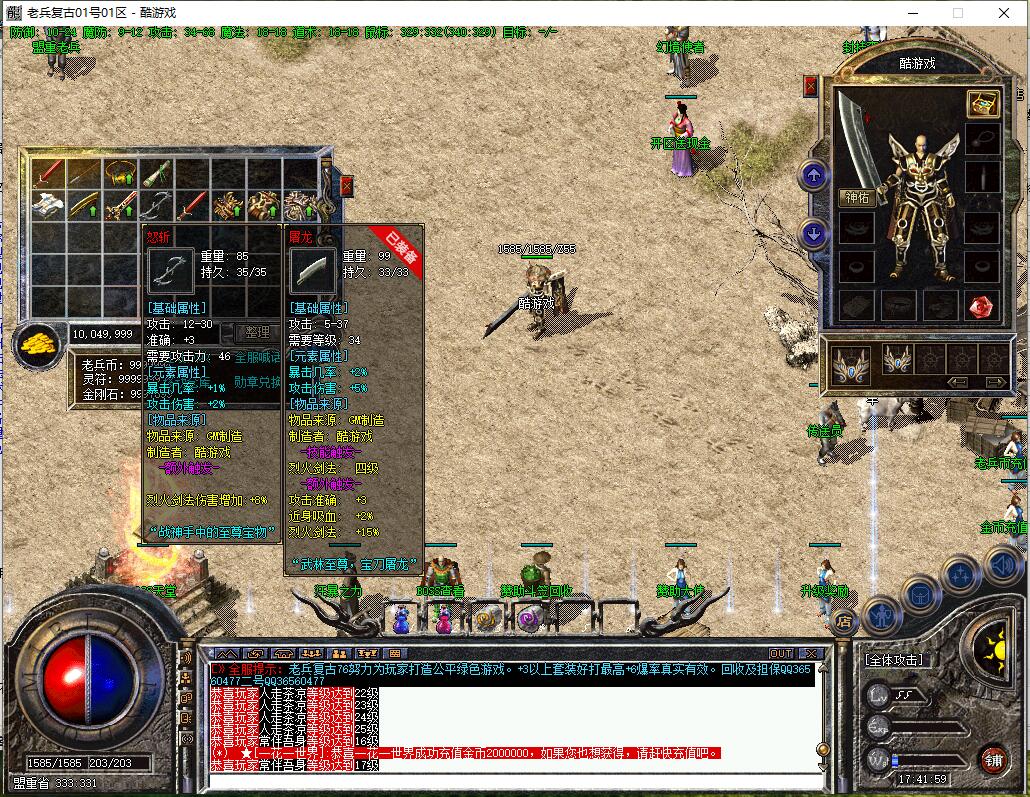This screenshot has height=797, width=1030.
Task: Click the up arrow beside equipment panel
Action: (x=813, y=177)
